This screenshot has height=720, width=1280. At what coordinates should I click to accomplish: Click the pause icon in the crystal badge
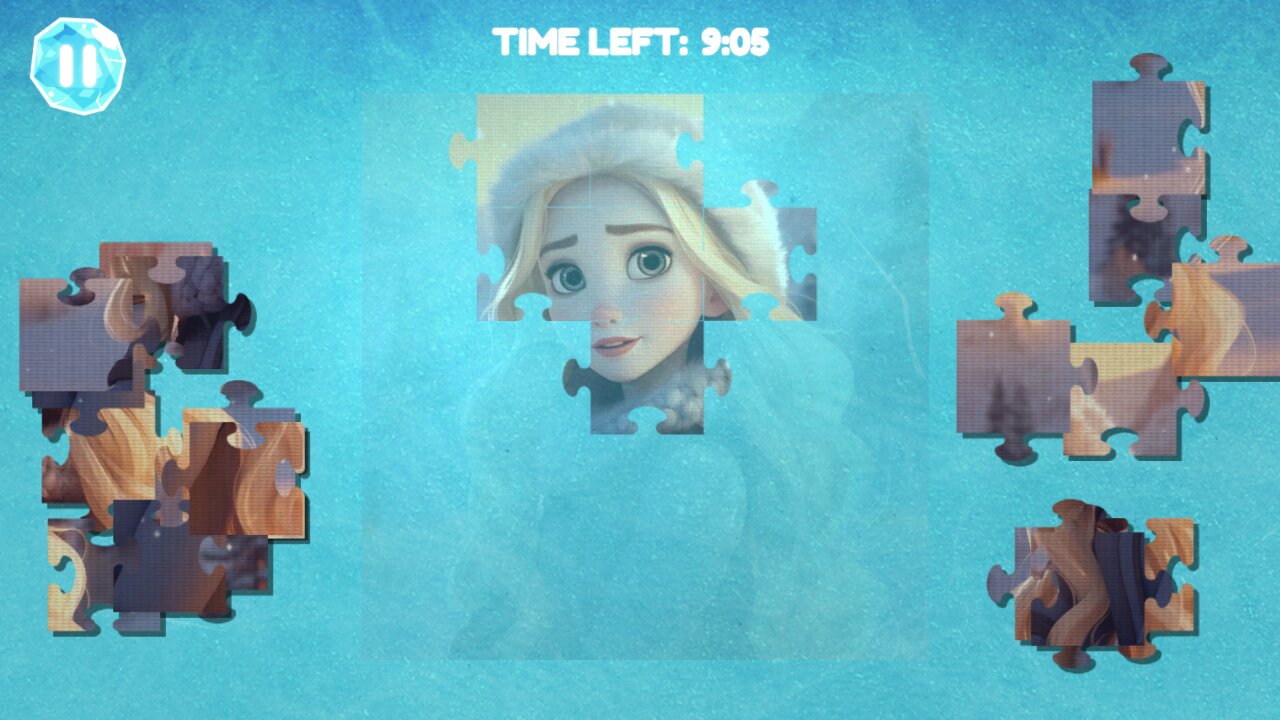pos(78,65)
